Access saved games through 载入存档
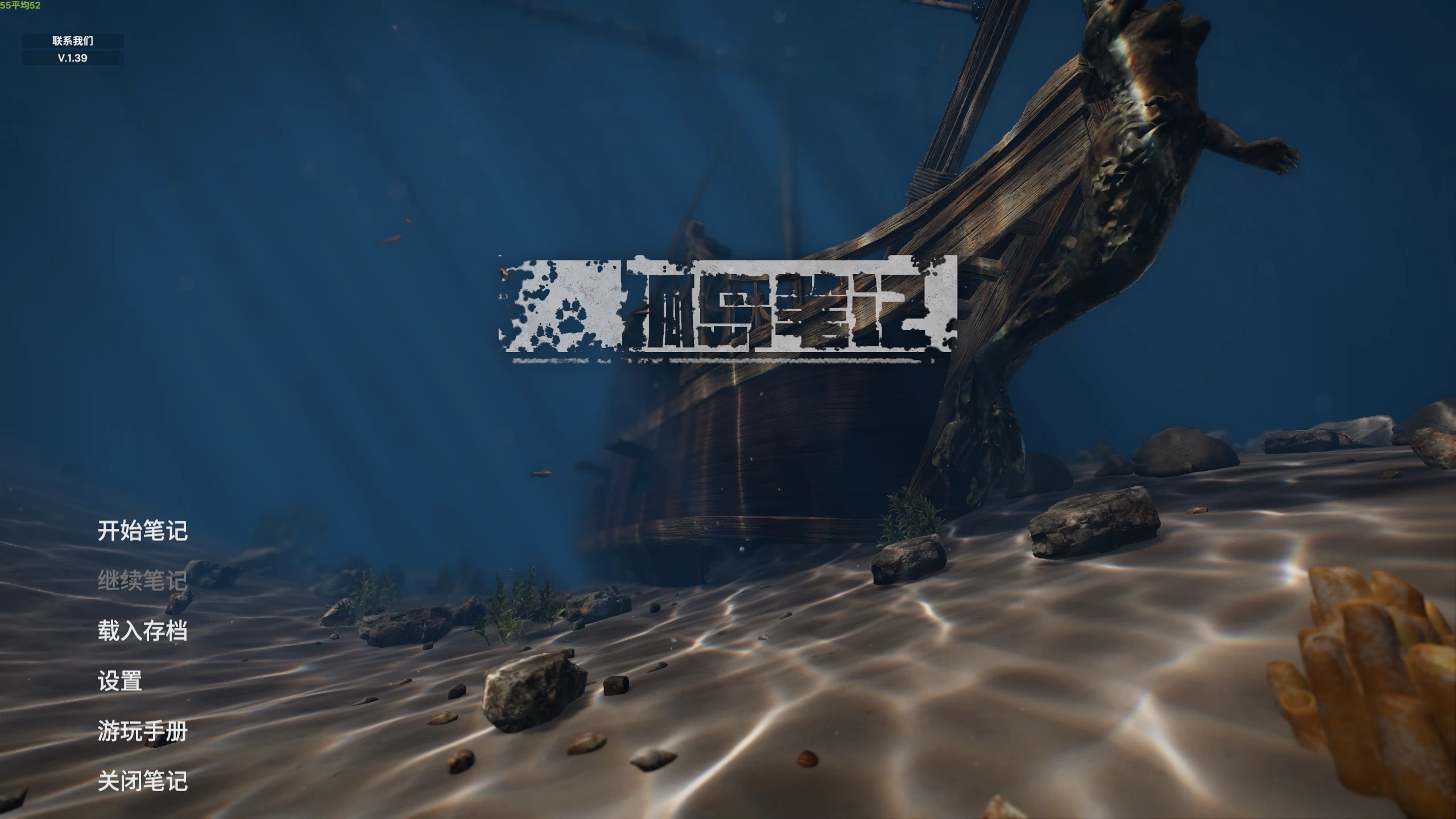The width and height of the screenshot is (1456, 819). 143,630
